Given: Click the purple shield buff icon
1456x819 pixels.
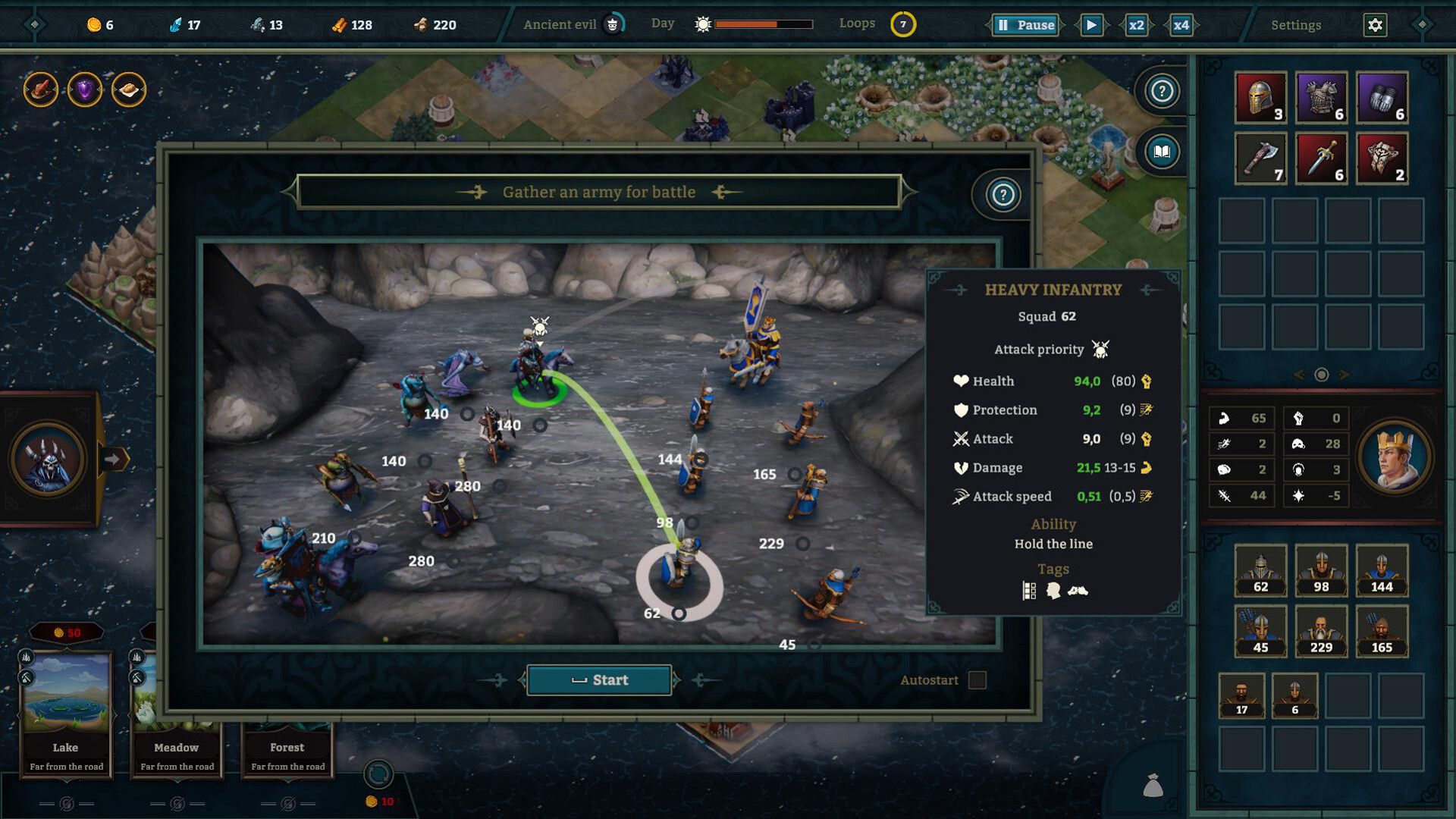Looking at the screenshot, I should [x=85, y=90].
